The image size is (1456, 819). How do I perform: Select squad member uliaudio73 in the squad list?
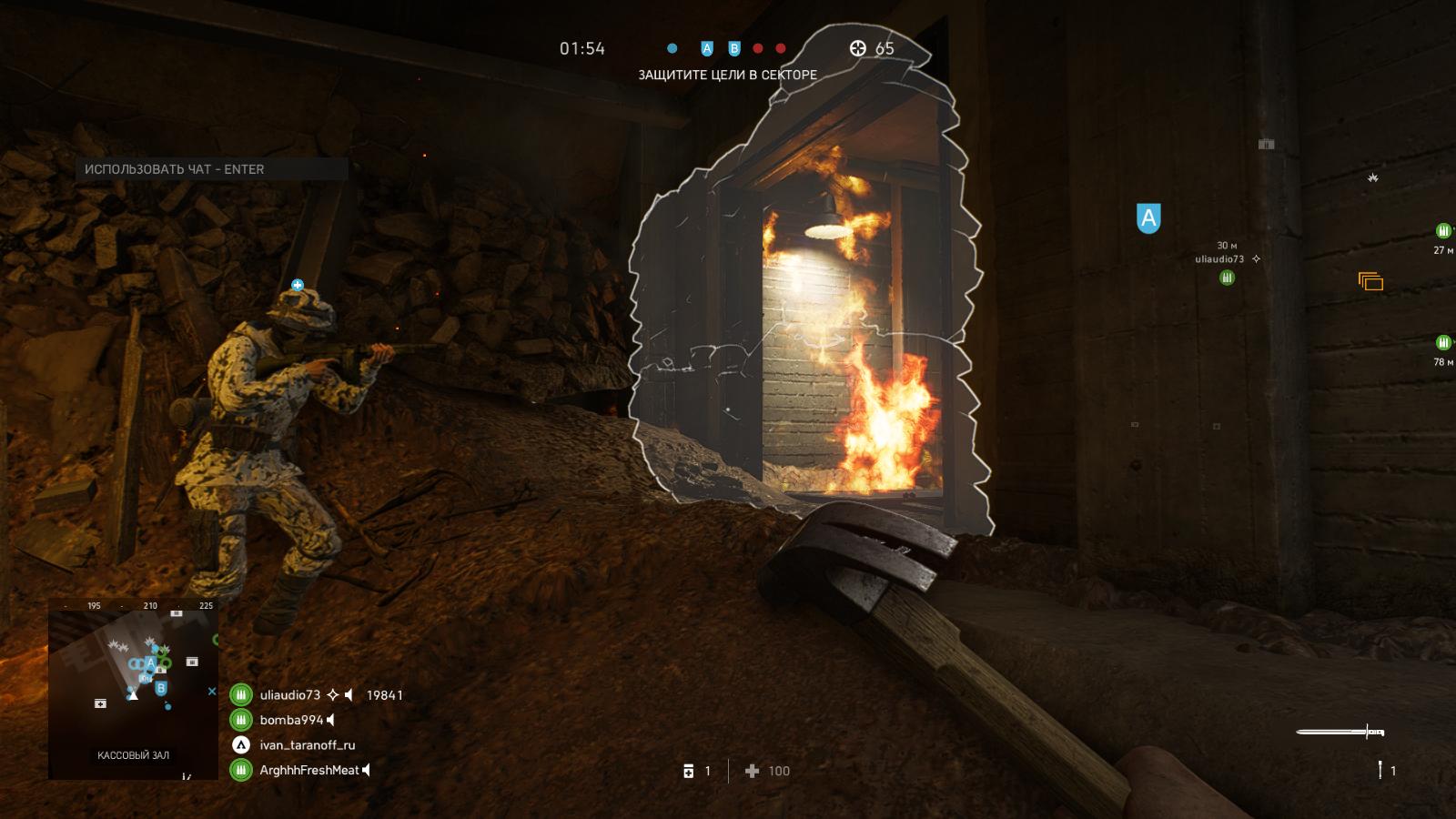pyautogui.click(x=290, y=695)
